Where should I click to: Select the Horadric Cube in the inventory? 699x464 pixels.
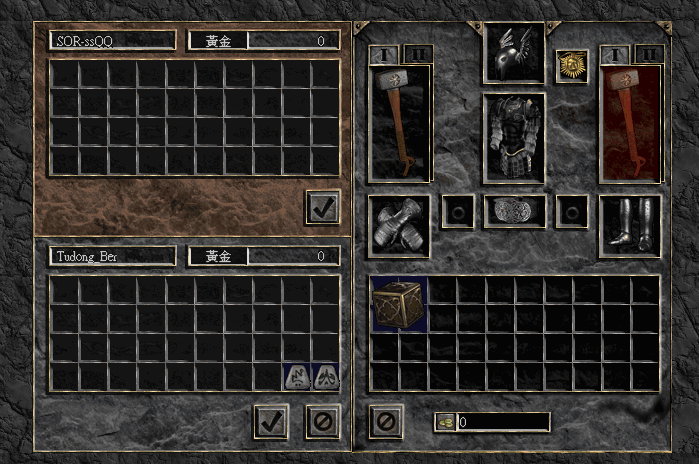pyautogui.click(x=398, y=304)
